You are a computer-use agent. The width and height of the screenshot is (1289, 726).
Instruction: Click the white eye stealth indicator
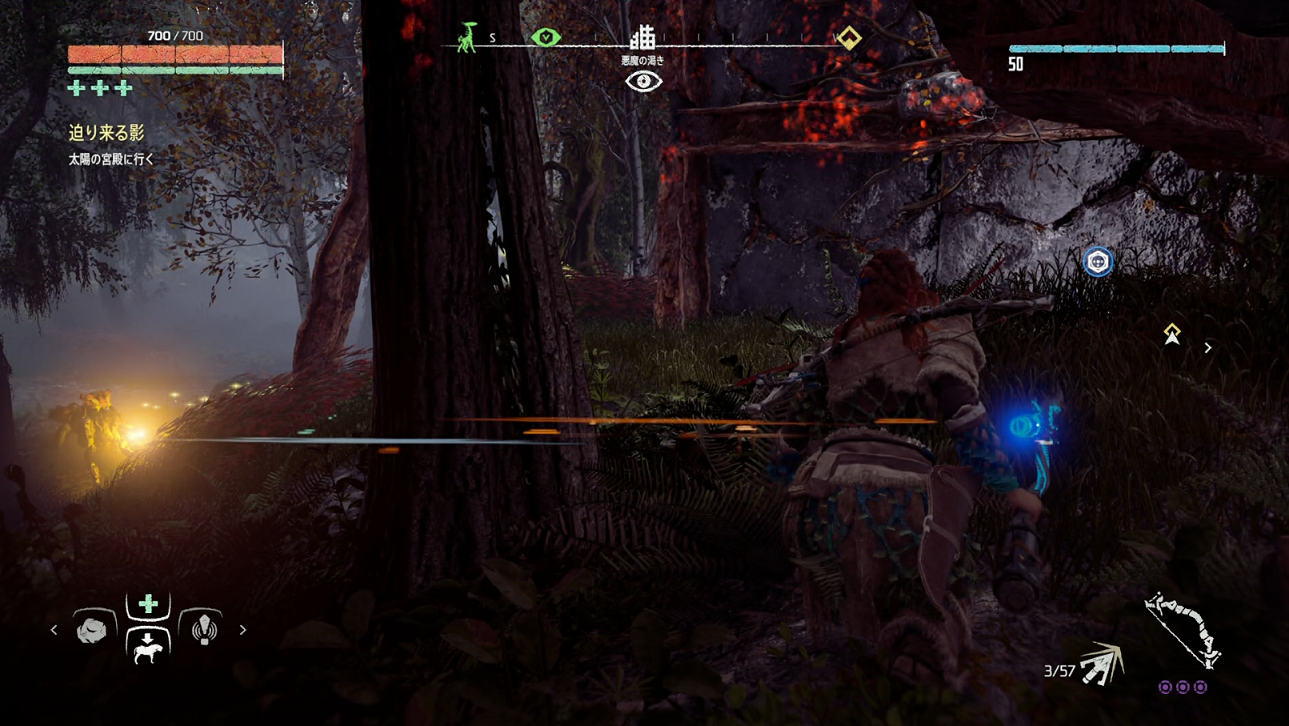[x=643, y=81]
